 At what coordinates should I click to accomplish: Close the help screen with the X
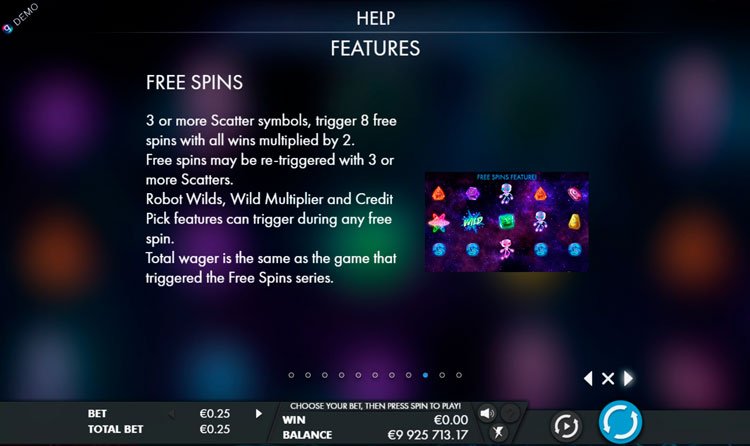click(x=607, y=378)
